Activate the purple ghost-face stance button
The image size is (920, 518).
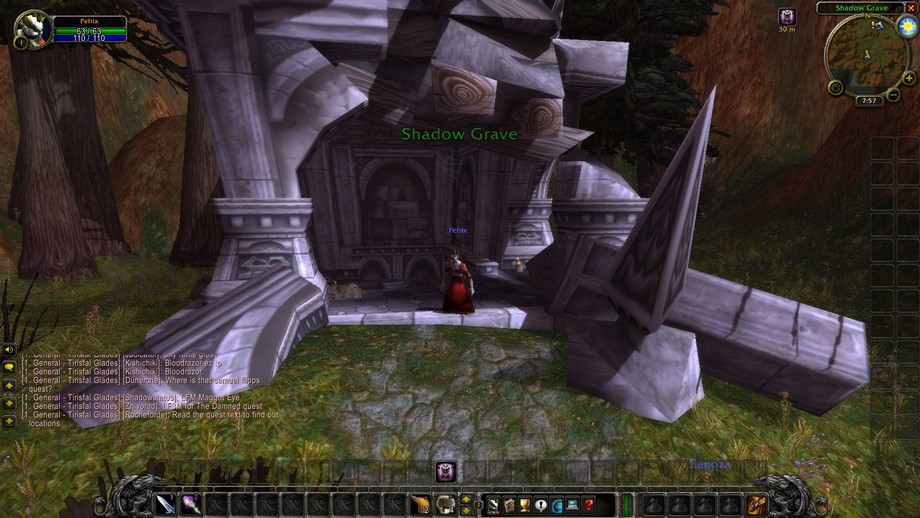pyautogui.click(x=446, y=471)
